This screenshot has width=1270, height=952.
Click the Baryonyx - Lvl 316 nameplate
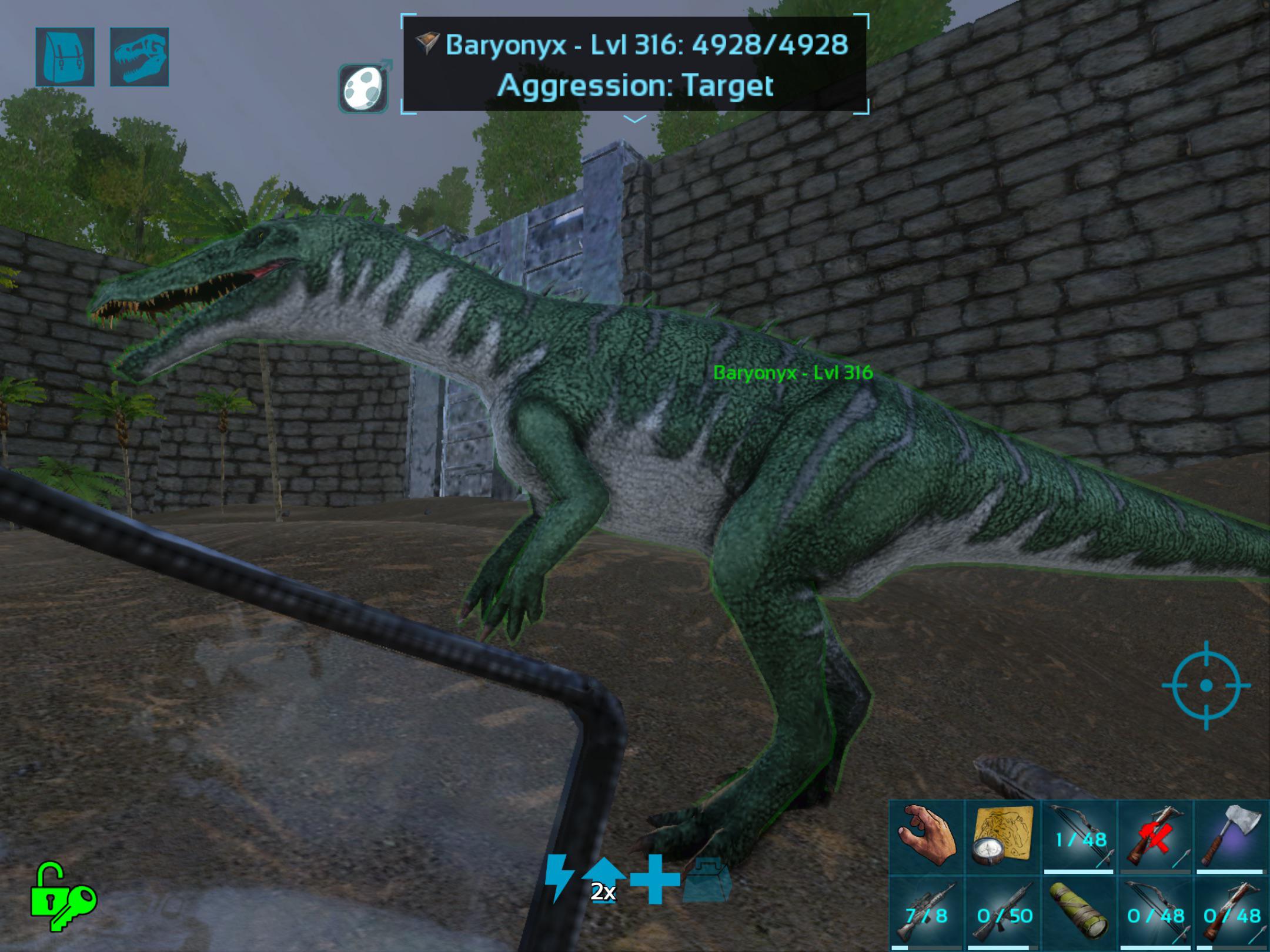(633, 43)
